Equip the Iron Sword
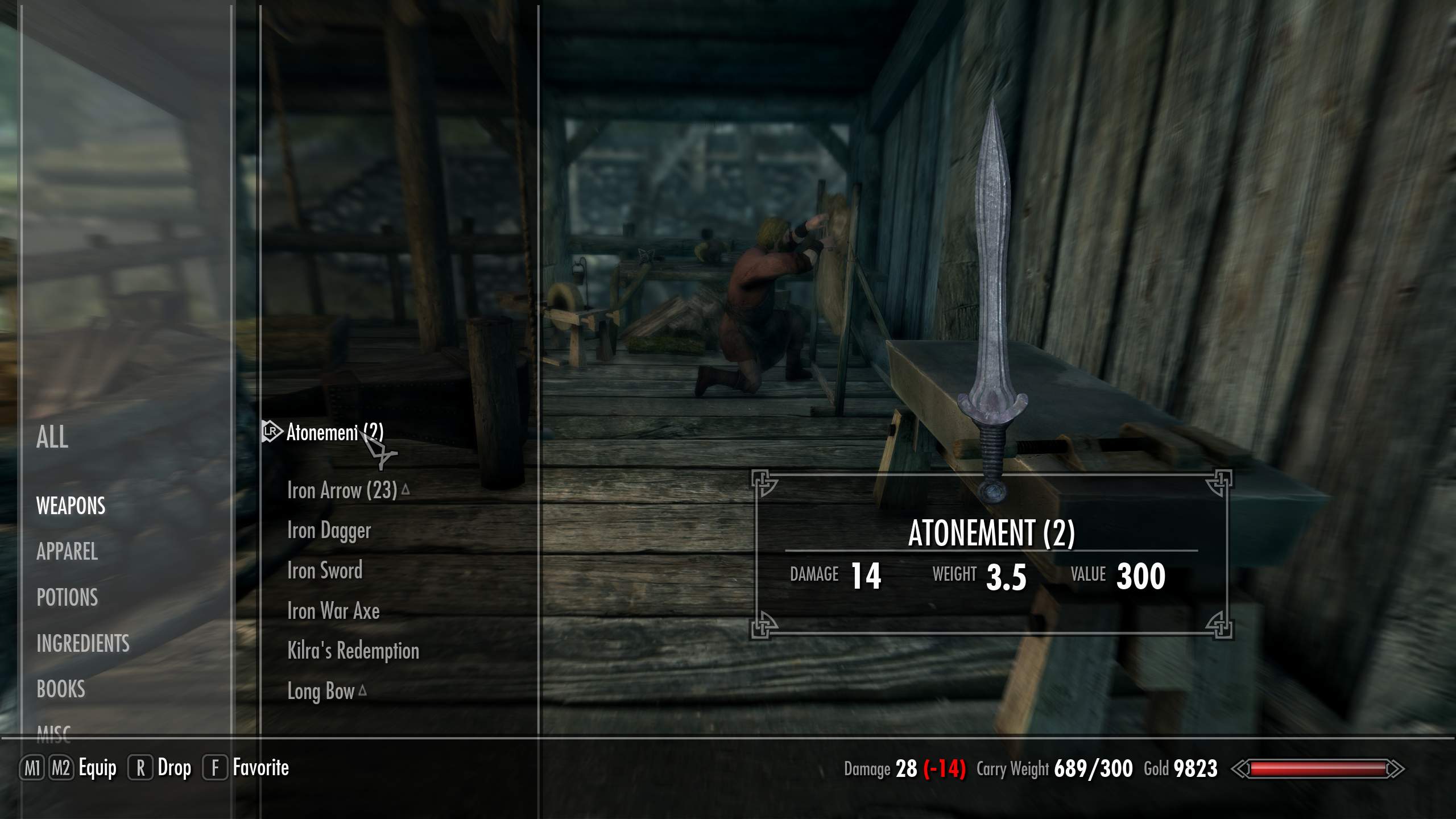 [324, 570]
